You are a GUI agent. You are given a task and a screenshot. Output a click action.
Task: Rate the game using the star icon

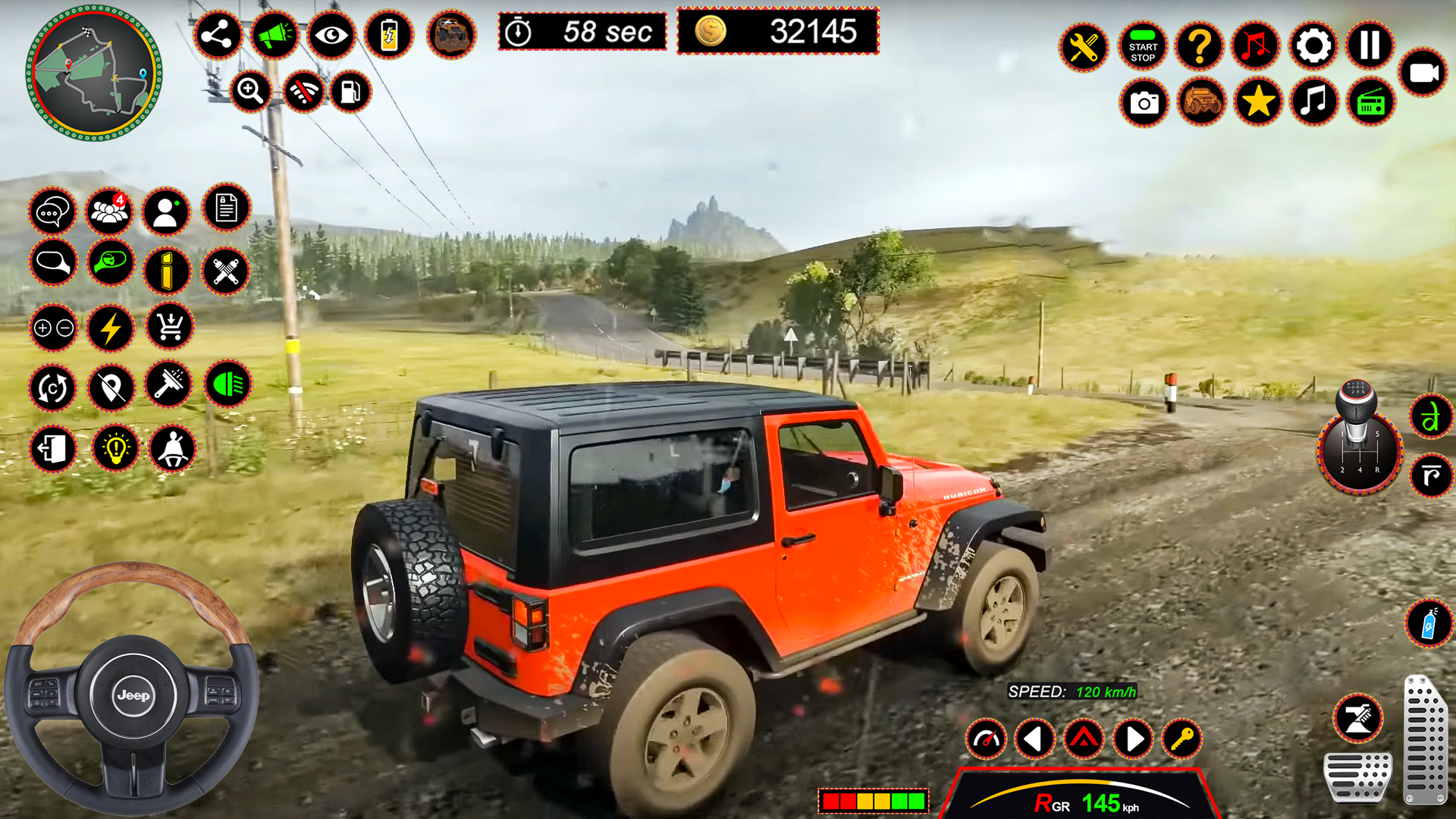(x=1257, y=101)
